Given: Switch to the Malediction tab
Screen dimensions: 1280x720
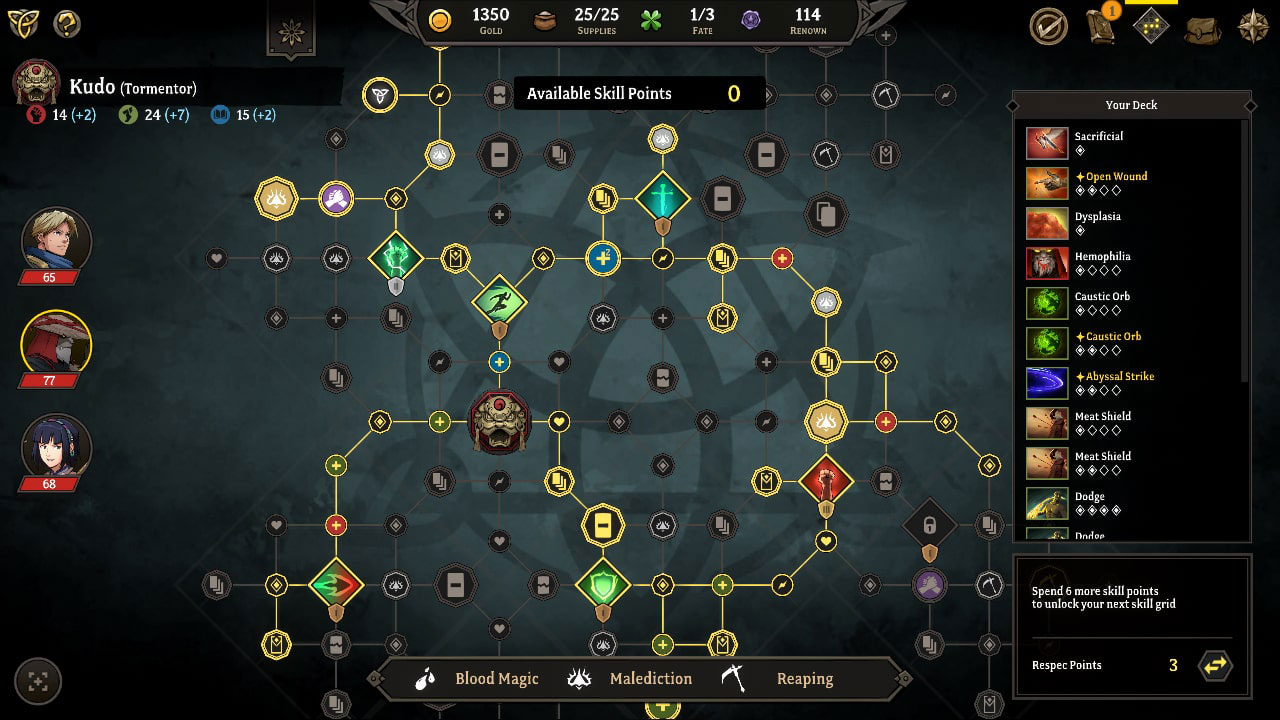Looking at the screenshot, I should click(650, 678).
